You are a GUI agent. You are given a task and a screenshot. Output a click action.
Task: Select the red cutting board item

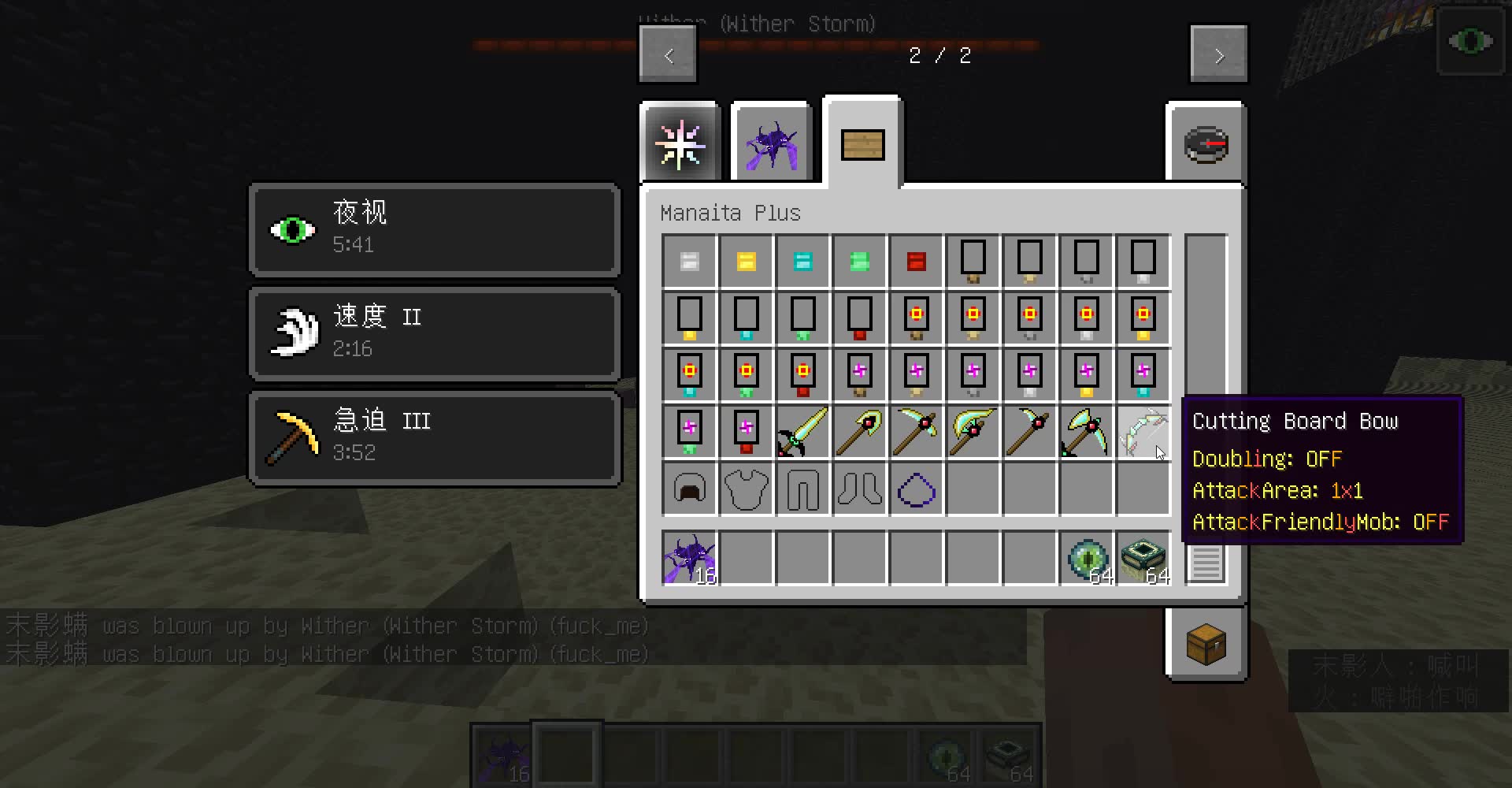point(916,261)
